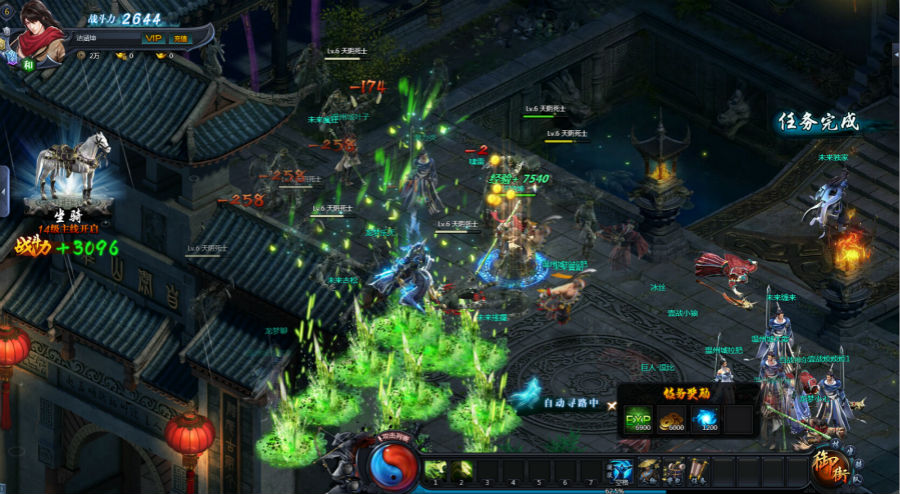Click the auto-pathfinding status banner
The width and height of the screenshot is (900, 494).
pos(571,403)
